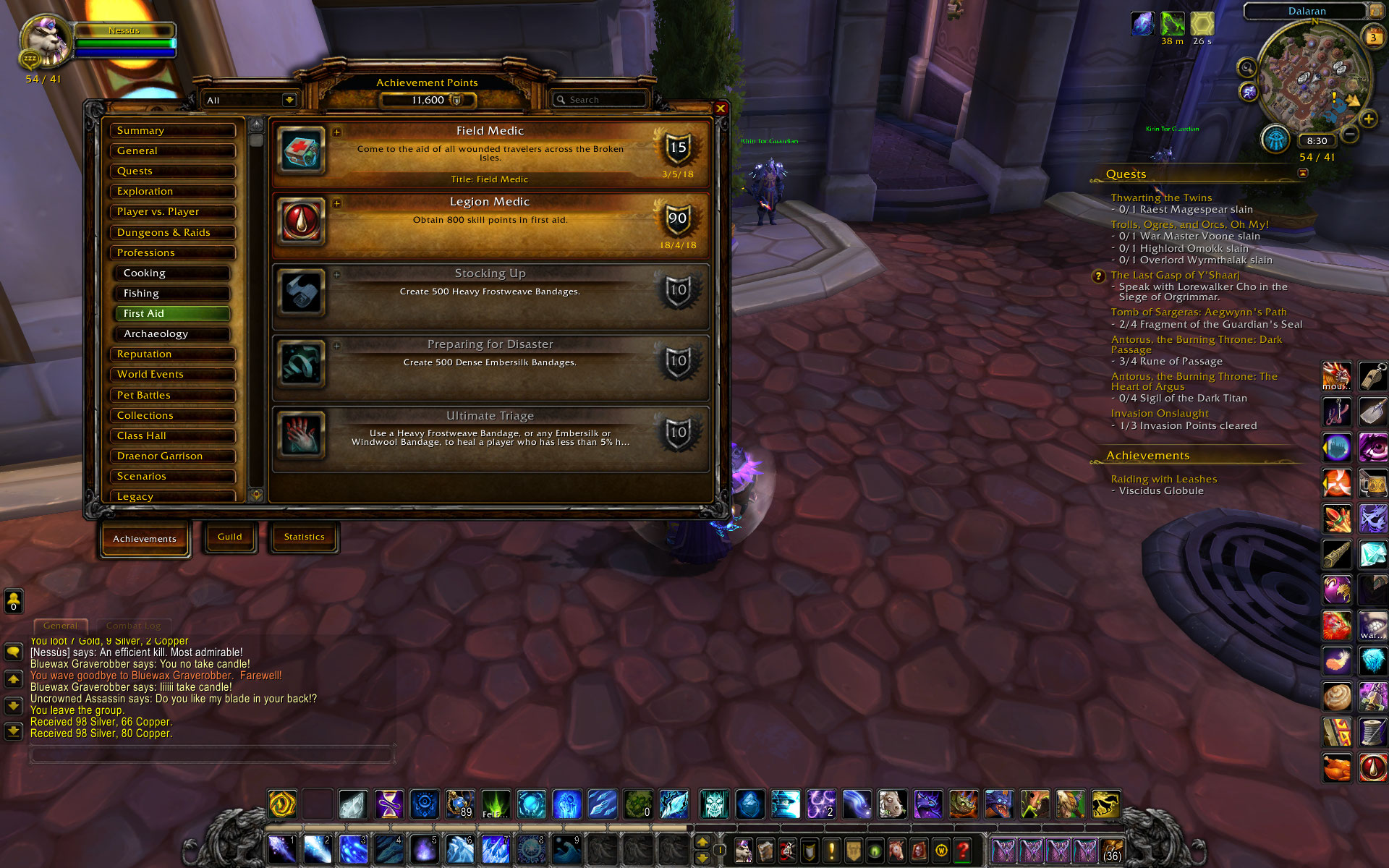Choose the Fishing achievements subcategory
This screenshot has height=868, width=1389.
172,294
